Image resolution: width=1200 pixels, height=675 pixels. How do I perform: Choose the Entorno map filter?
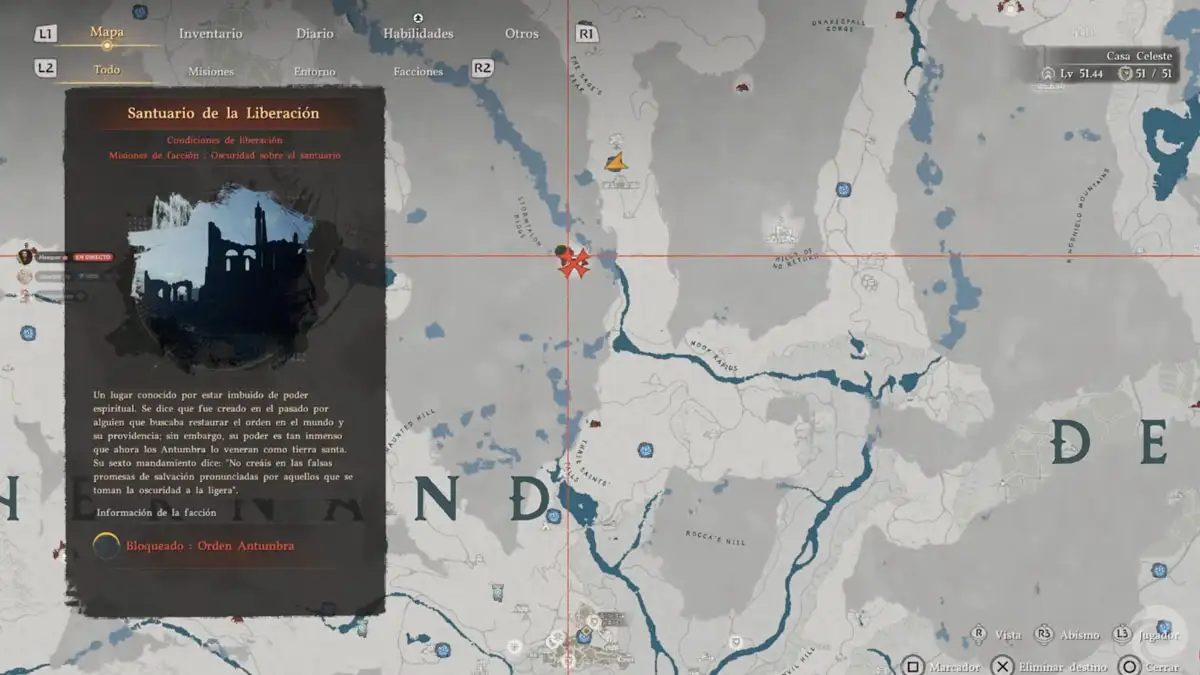[314, 71]
